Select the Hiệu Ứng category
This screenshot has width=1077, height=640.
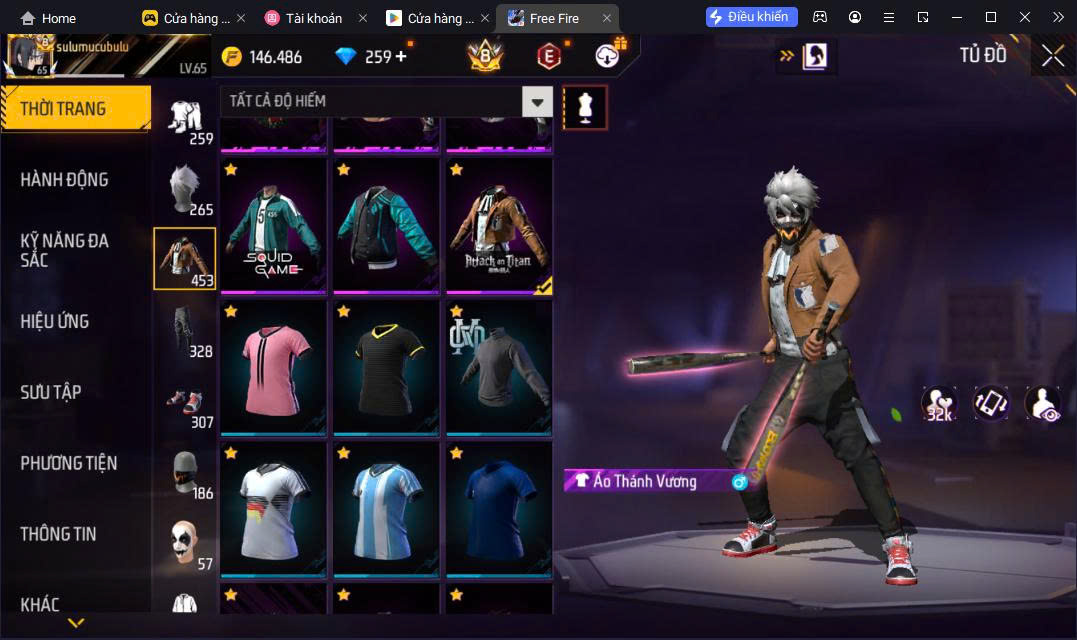(x=55, y=321)
